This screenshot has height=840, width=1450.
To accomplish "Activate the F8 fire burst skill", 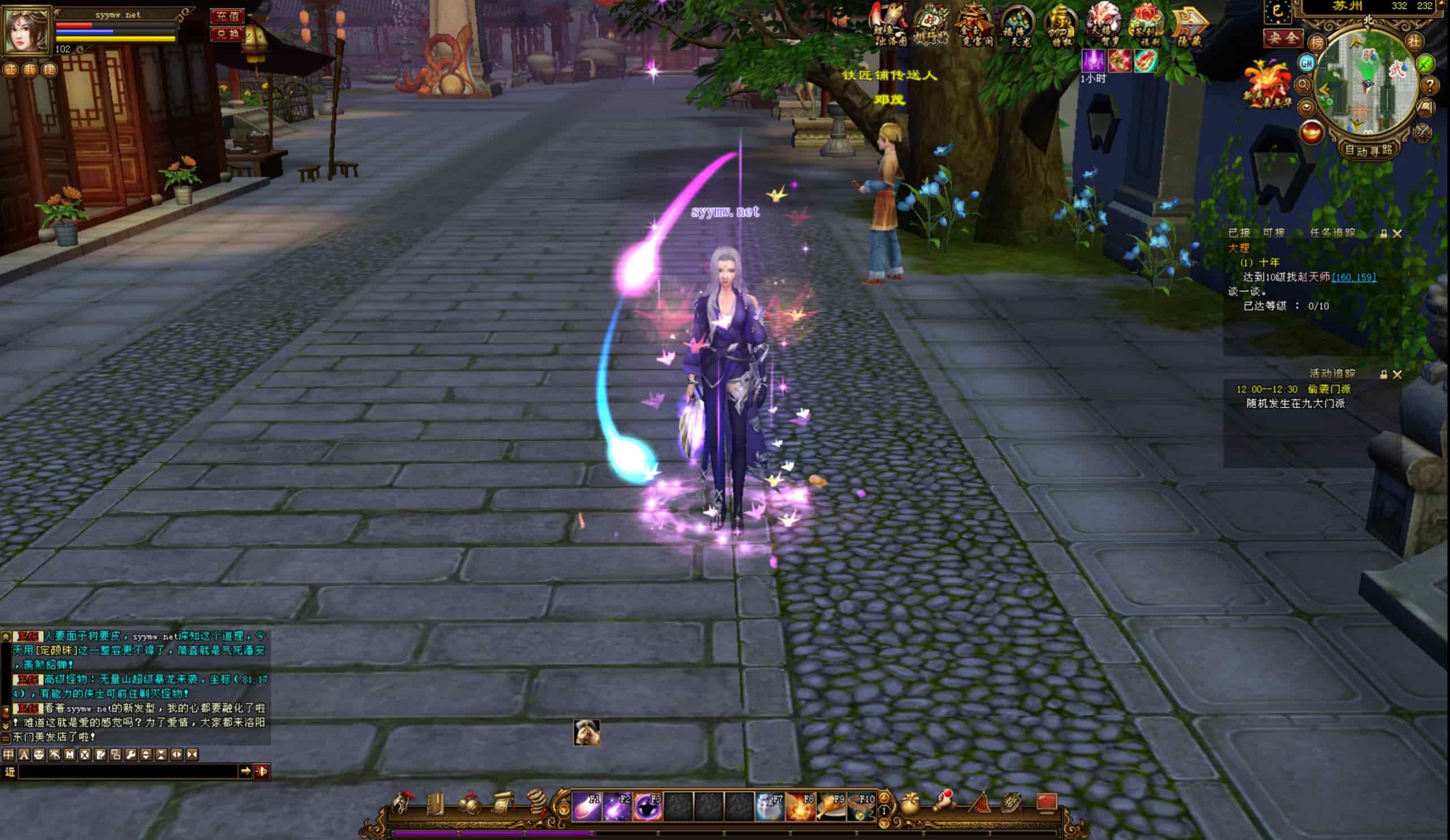I will click(x=800, y=805).
